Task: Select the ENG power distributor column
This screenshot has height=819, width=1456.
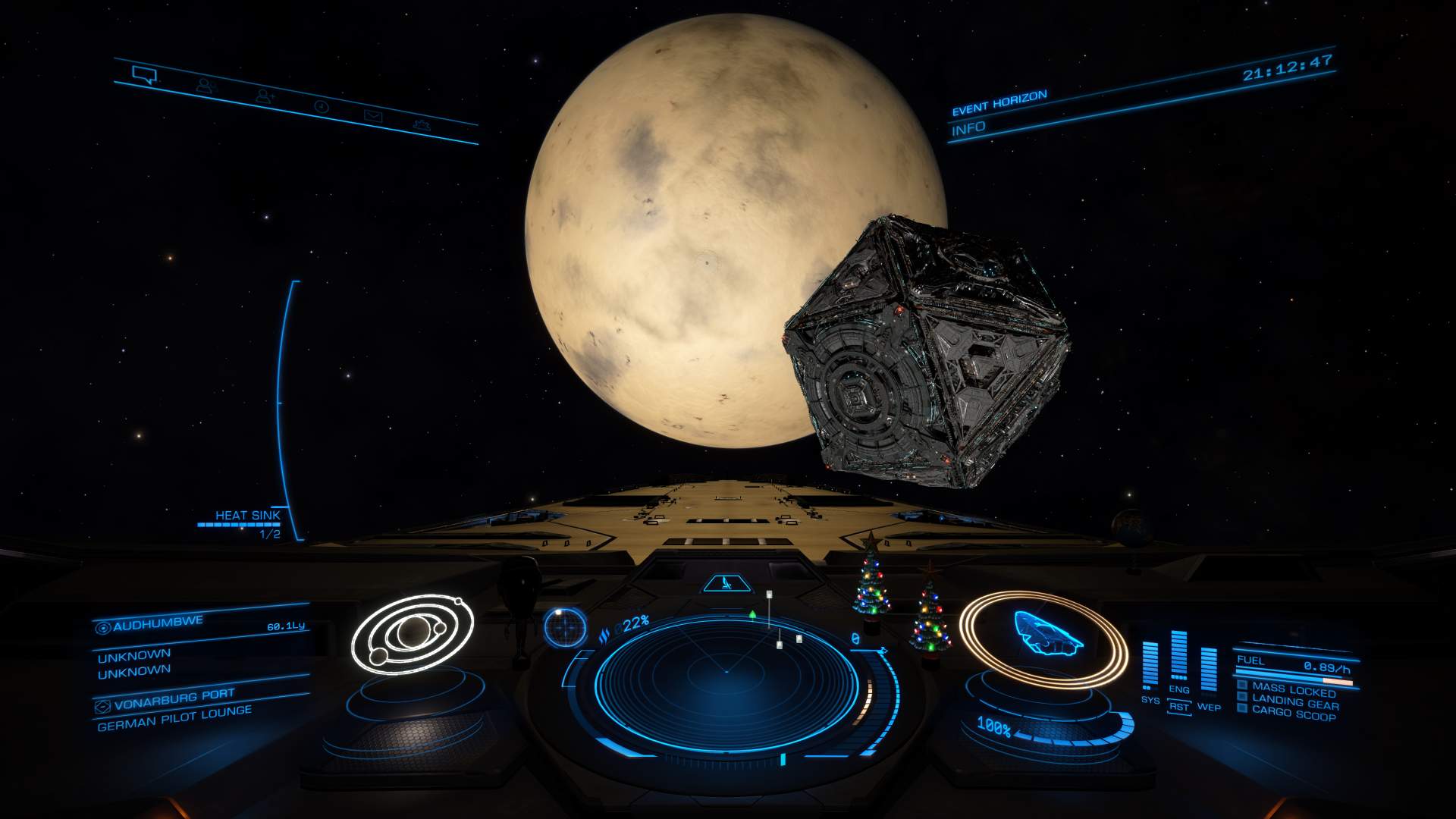Action: pos(1179,657)
